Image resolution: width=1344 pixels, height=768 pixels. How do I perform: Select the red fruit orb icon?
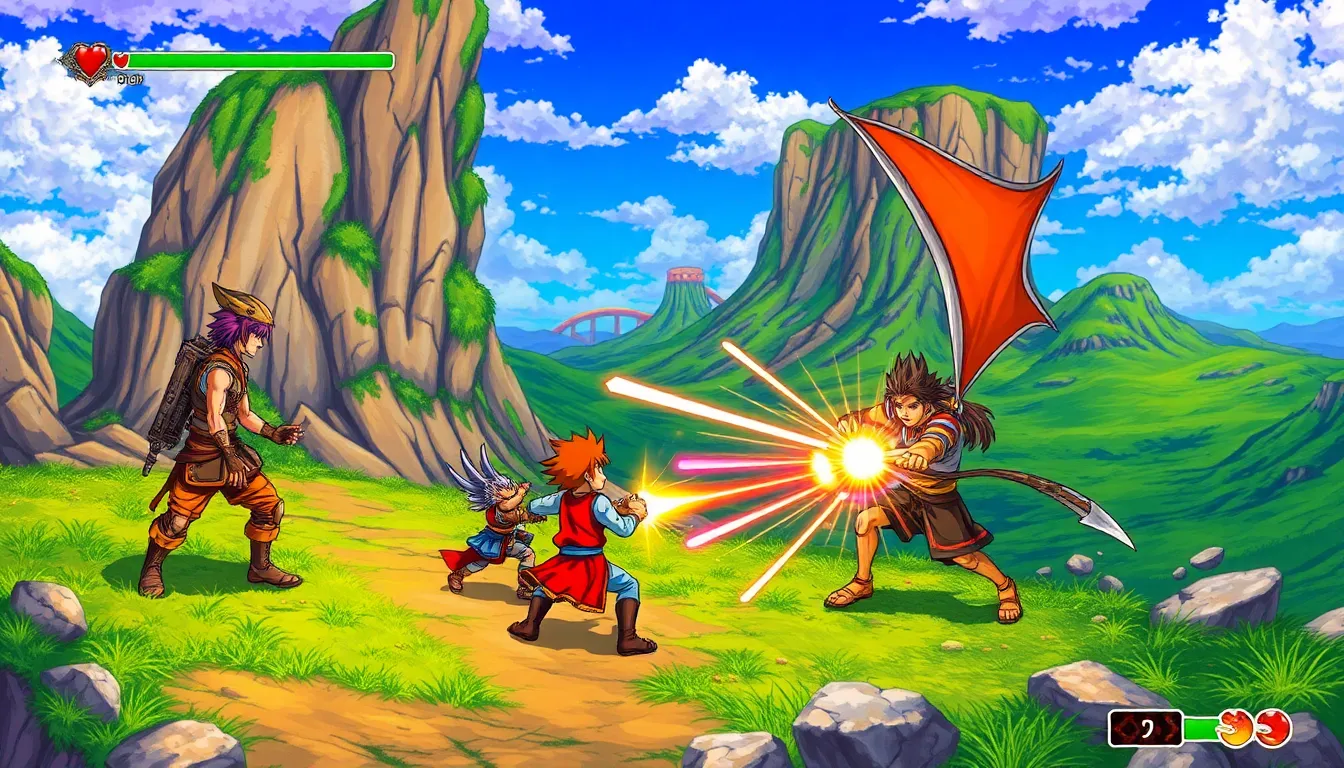(x=1272, y=727)
